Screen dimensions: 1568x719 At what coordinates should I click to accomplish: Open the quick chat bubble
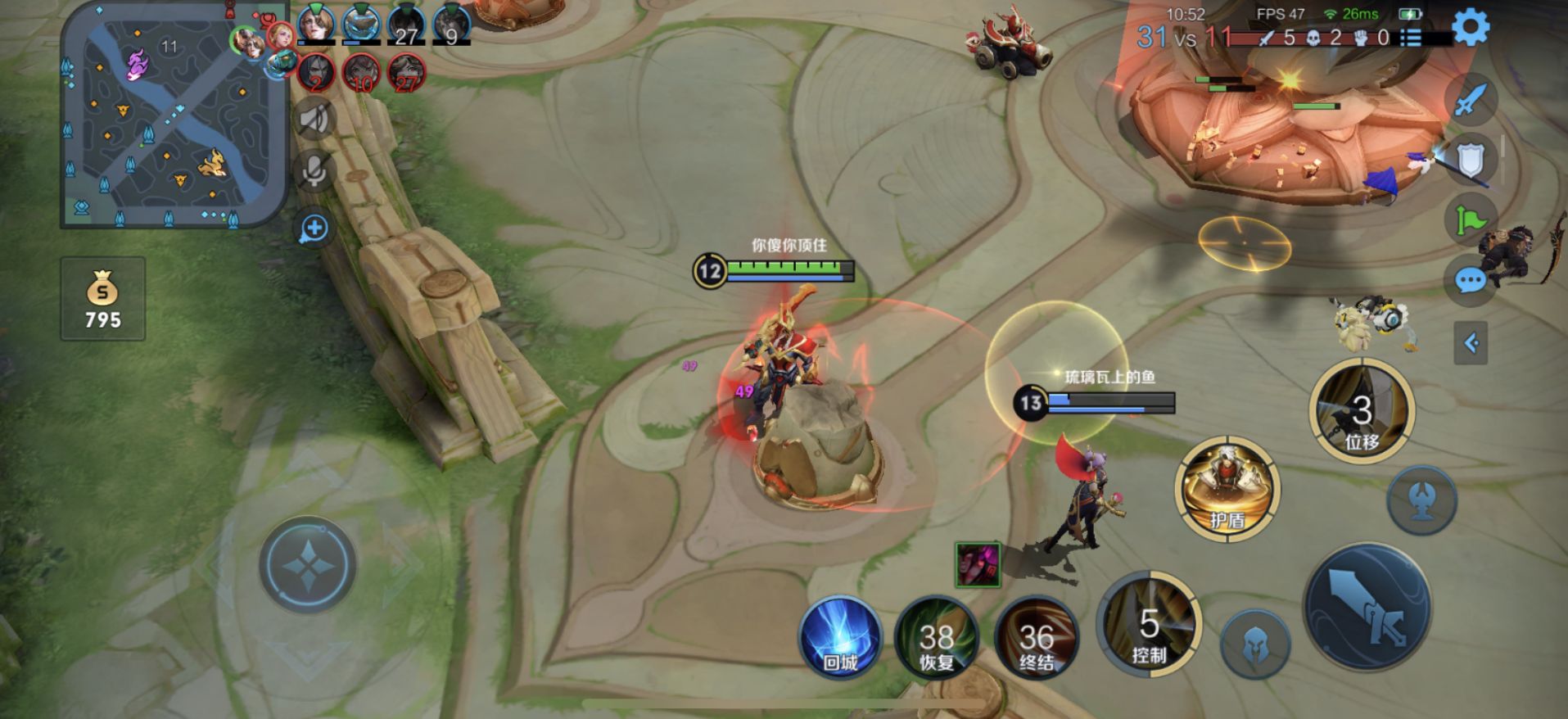pos(1471,281)
